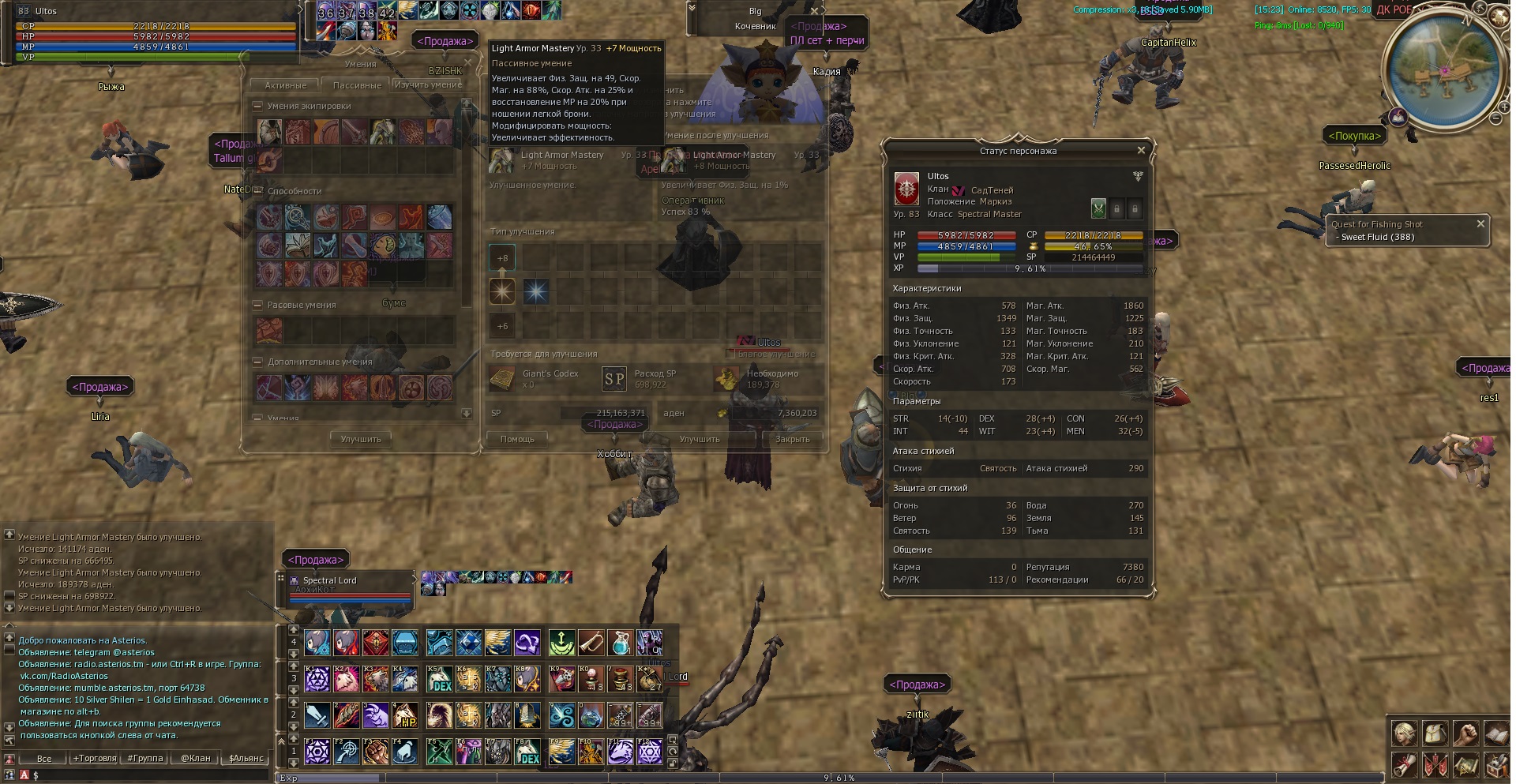Toggle the Благое улучшение checkbox
1516x784 pixels.
click(x=730, y=354)
